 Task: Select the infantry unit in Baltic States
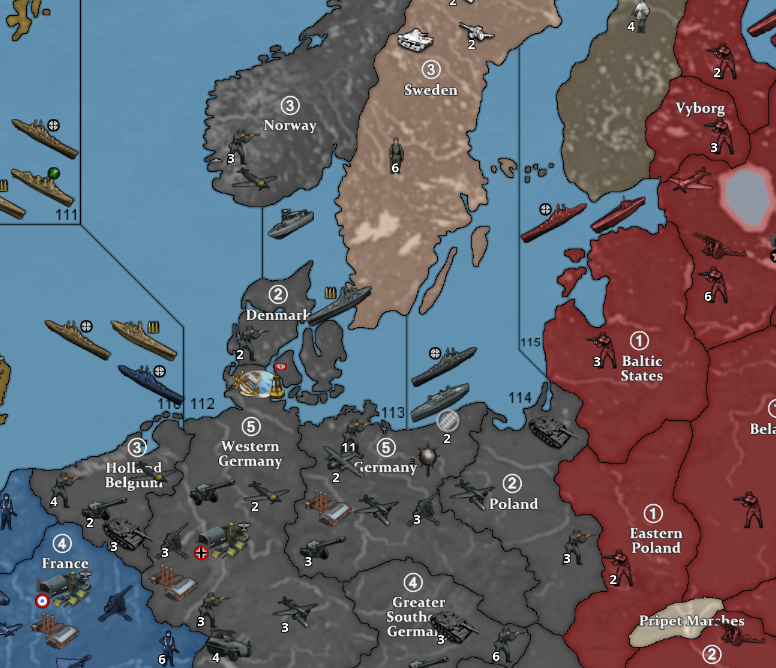coord(605,346)
